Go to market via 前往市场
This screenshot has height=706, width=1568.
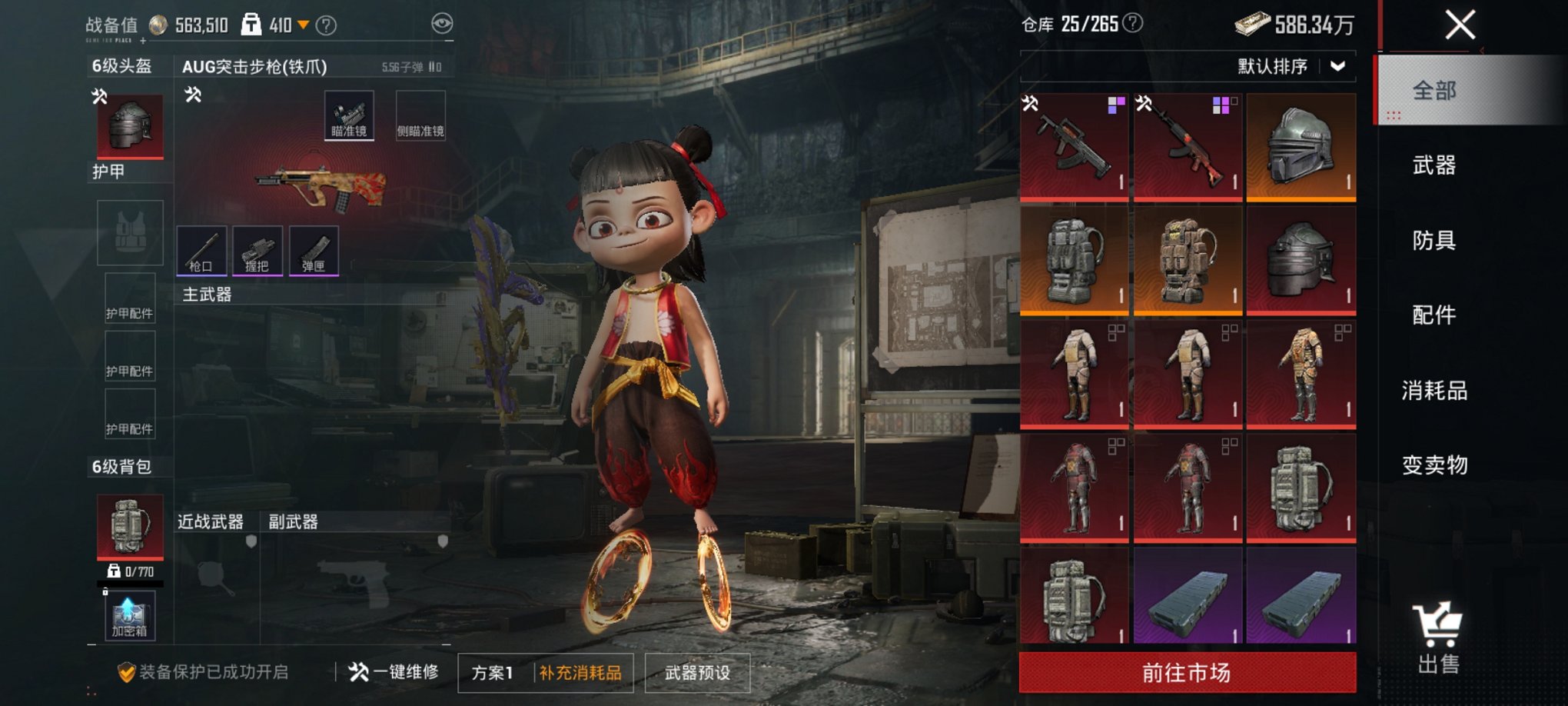coord(1187,673)
